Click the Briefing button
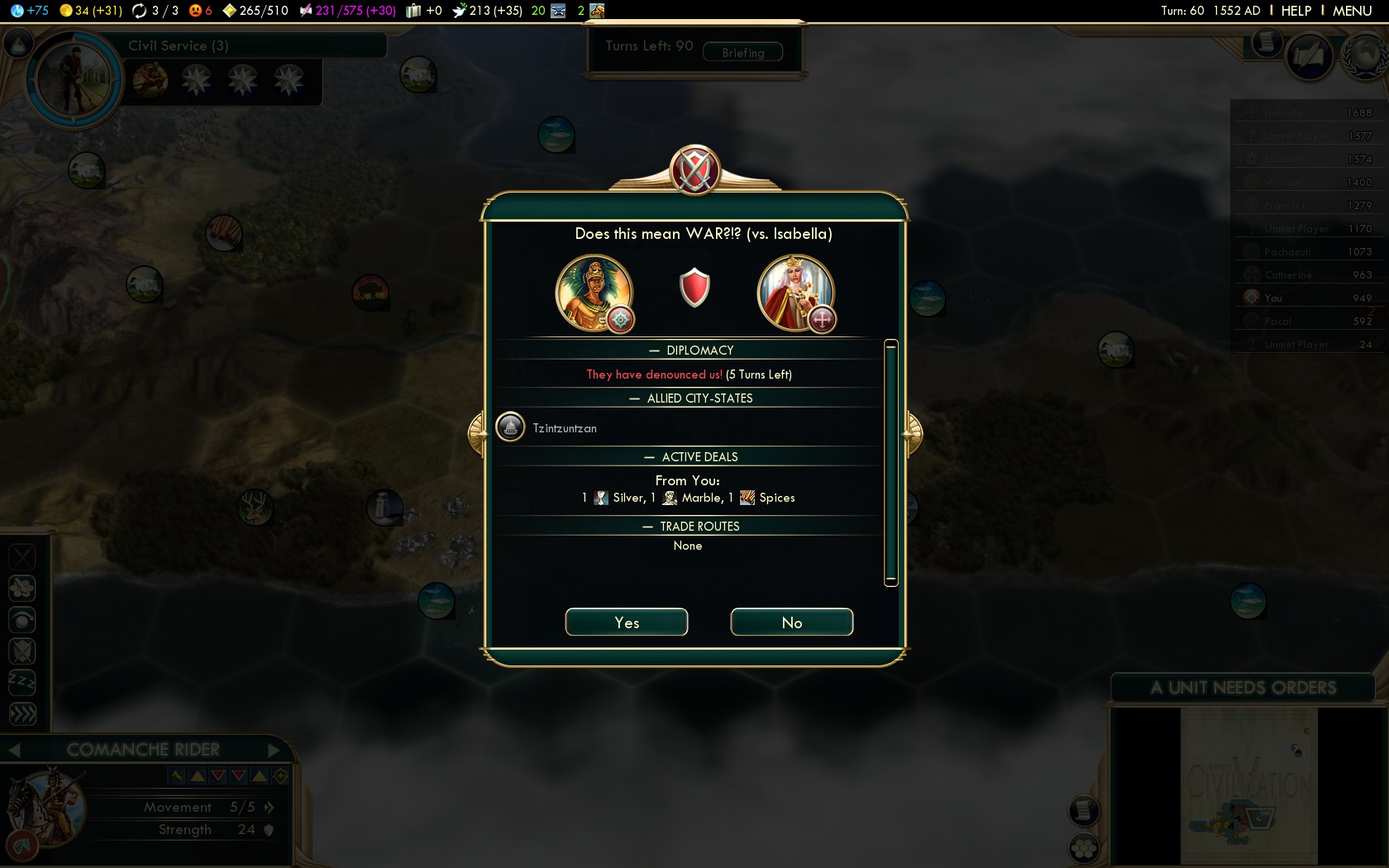Image resolution: width=1389 pixels, height=868 pixels. click(x=742, y=53)
